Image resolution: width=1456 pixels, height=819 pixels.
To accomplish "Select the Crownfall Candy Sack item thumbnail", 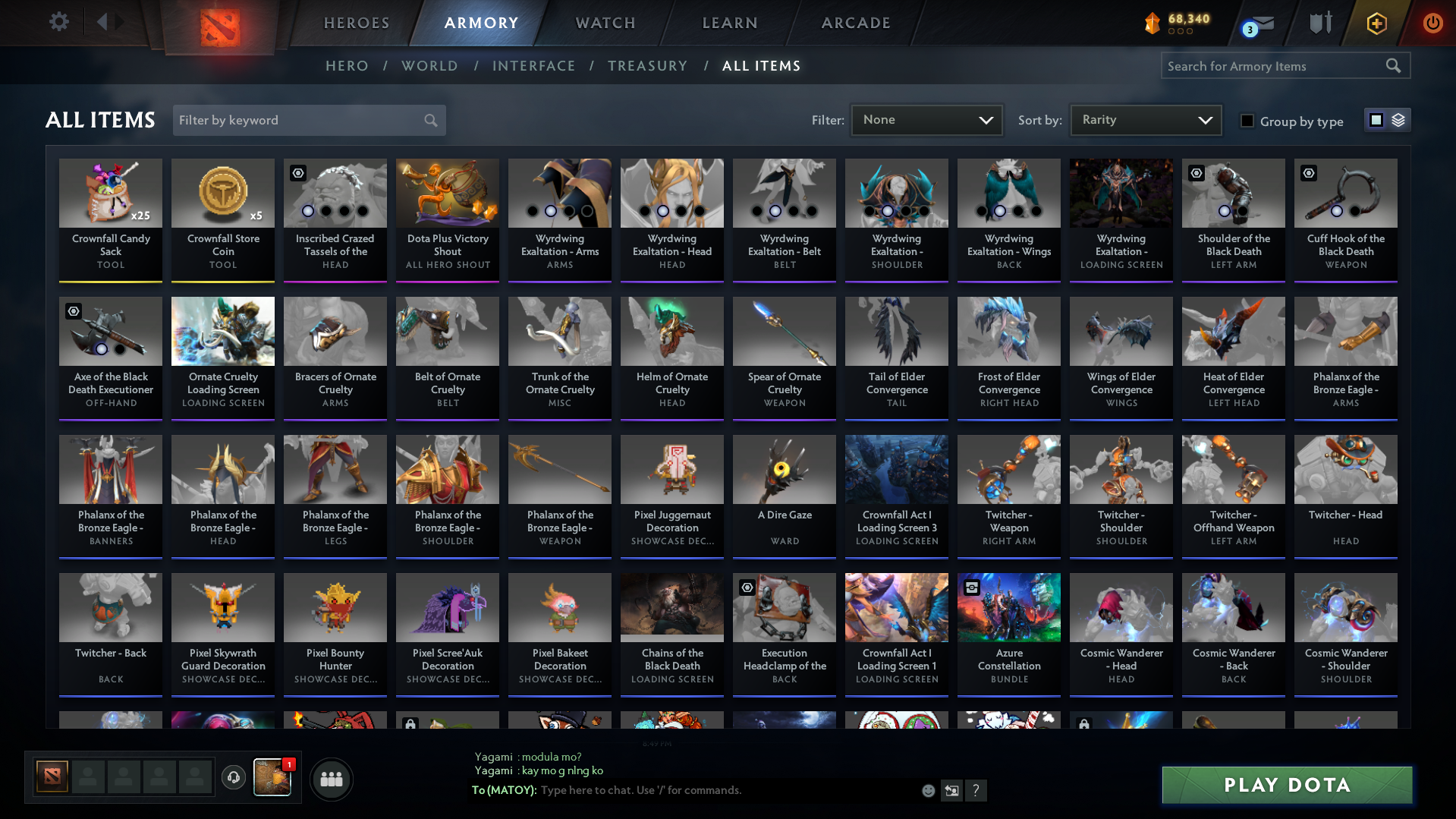I will coord(110,194).
